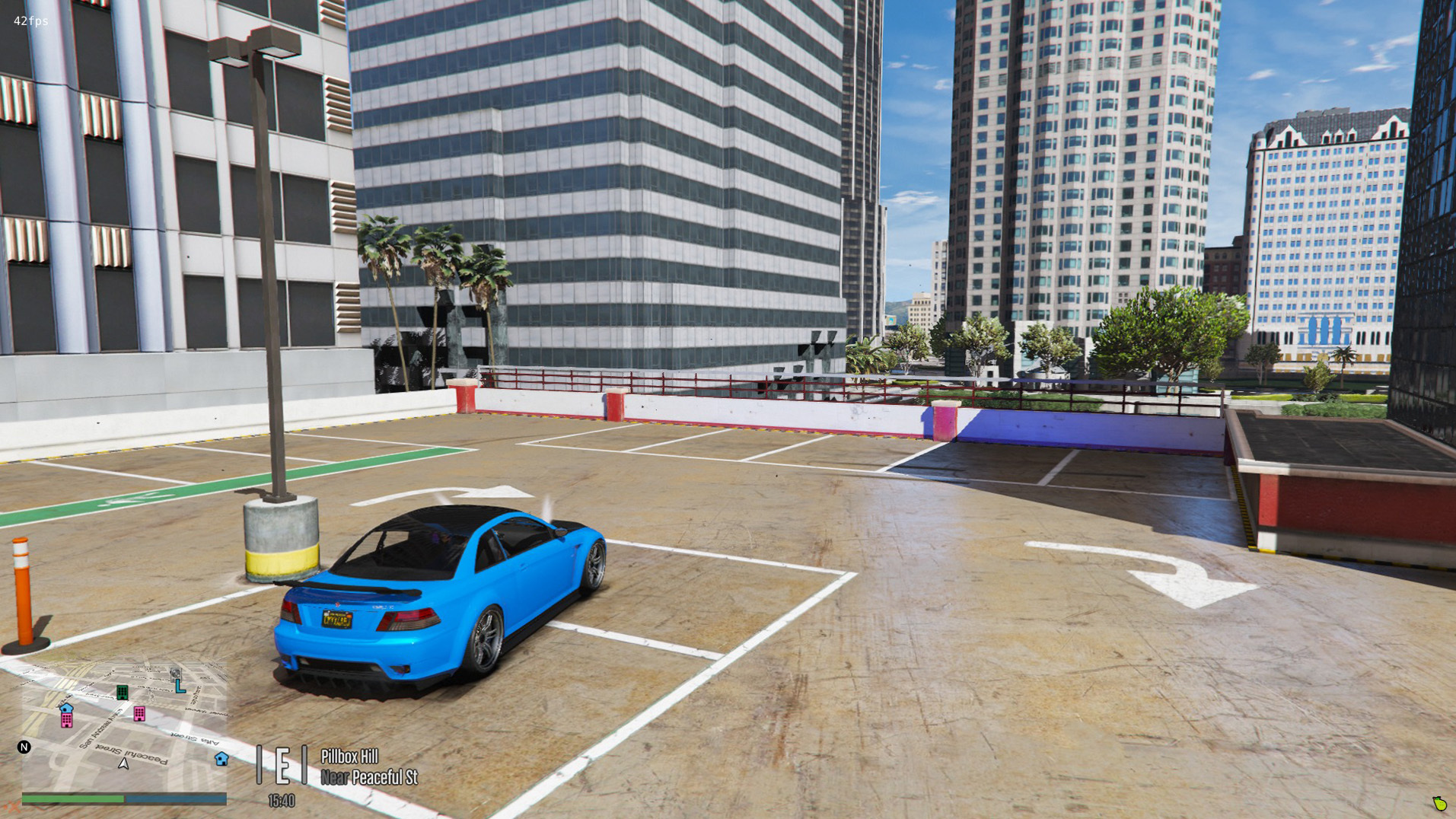
Task: Select the pink building blip beside San Andreas Ave
Action: click(139, 714)
